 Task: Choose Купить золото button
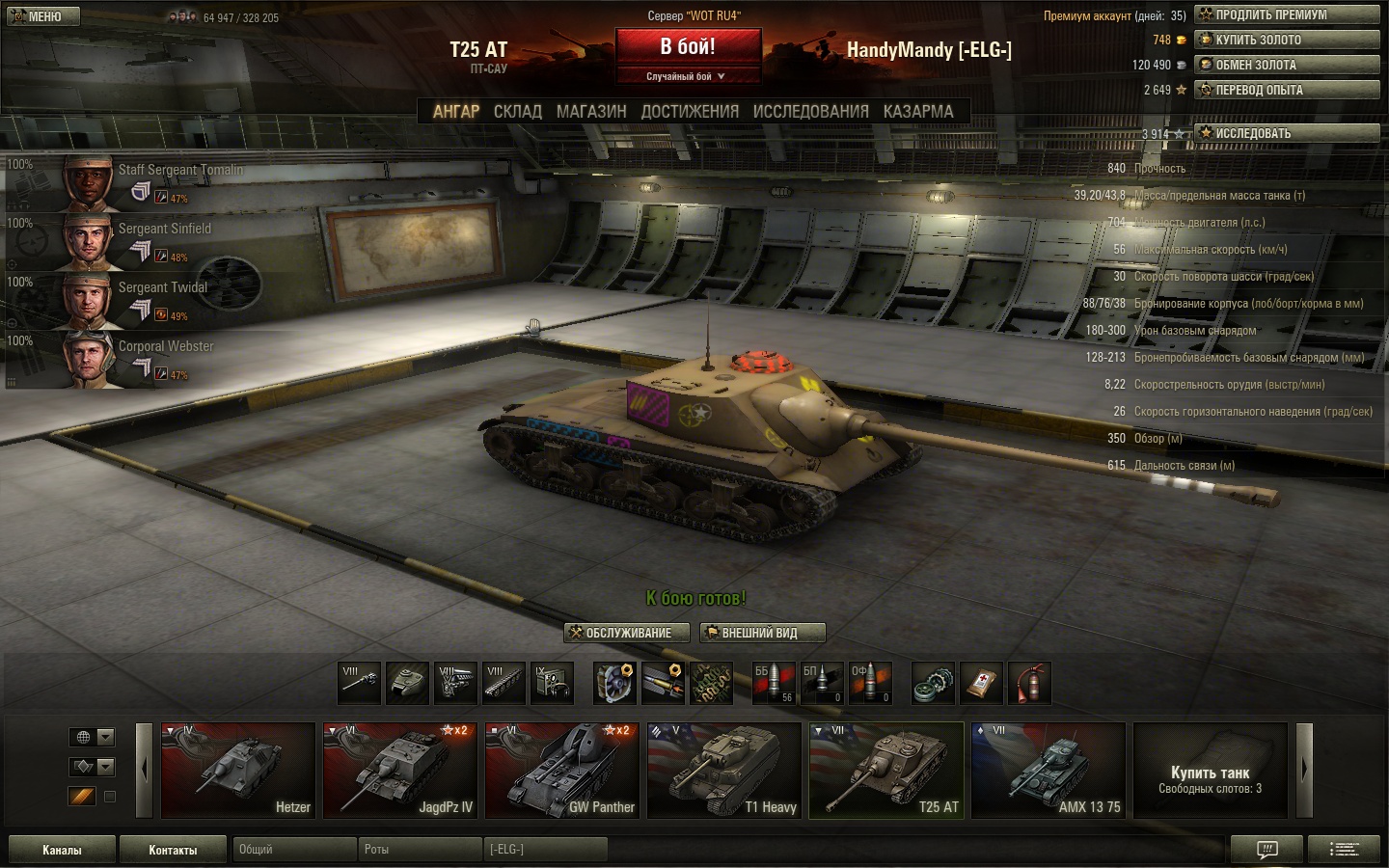pyautogui.click(x=1287, y=40)
